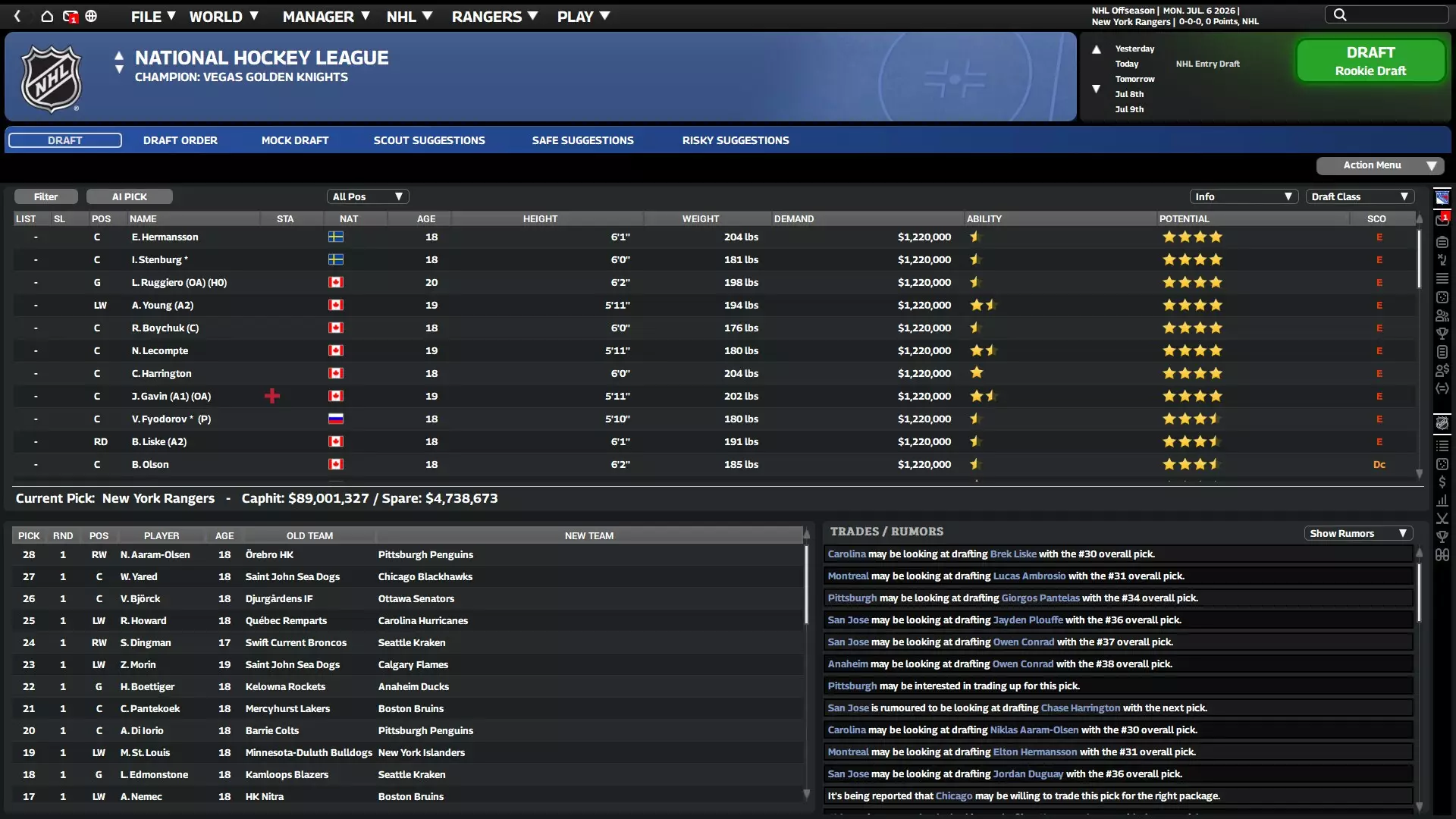1456x819 pixels.
Task: Select the globe icon next to the inbox
Action: [92, 16]
